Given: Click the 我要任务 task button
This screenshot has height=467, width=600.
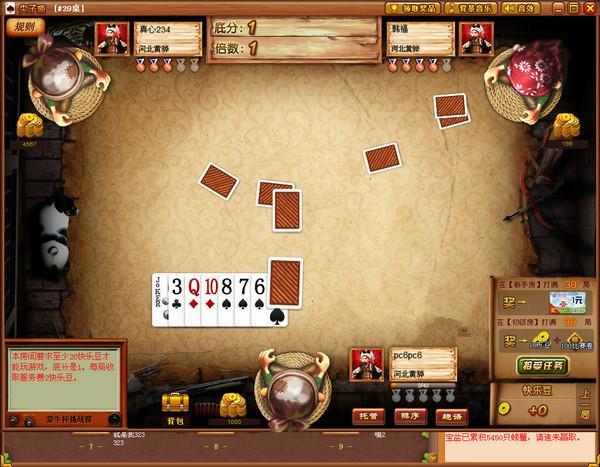Looking at the screenshot, I should point(544,366).
